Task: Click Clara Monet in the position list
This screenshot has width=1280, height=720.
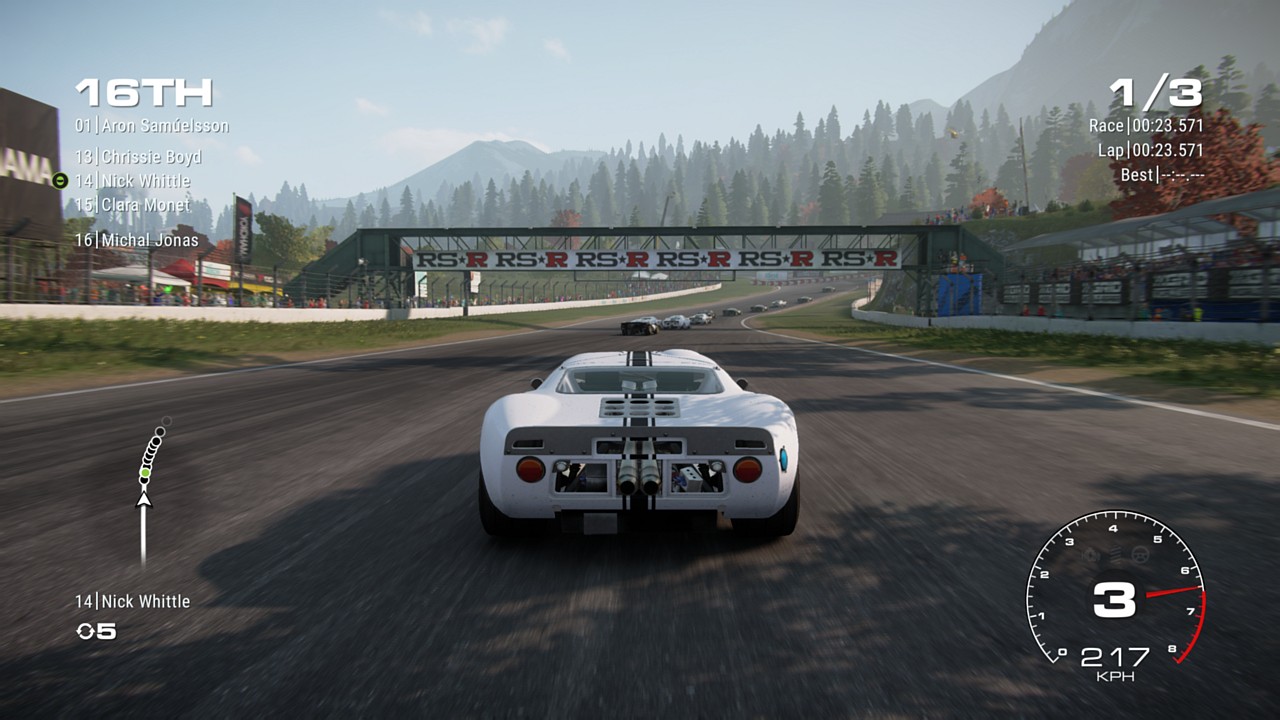Action: point(132,205)
